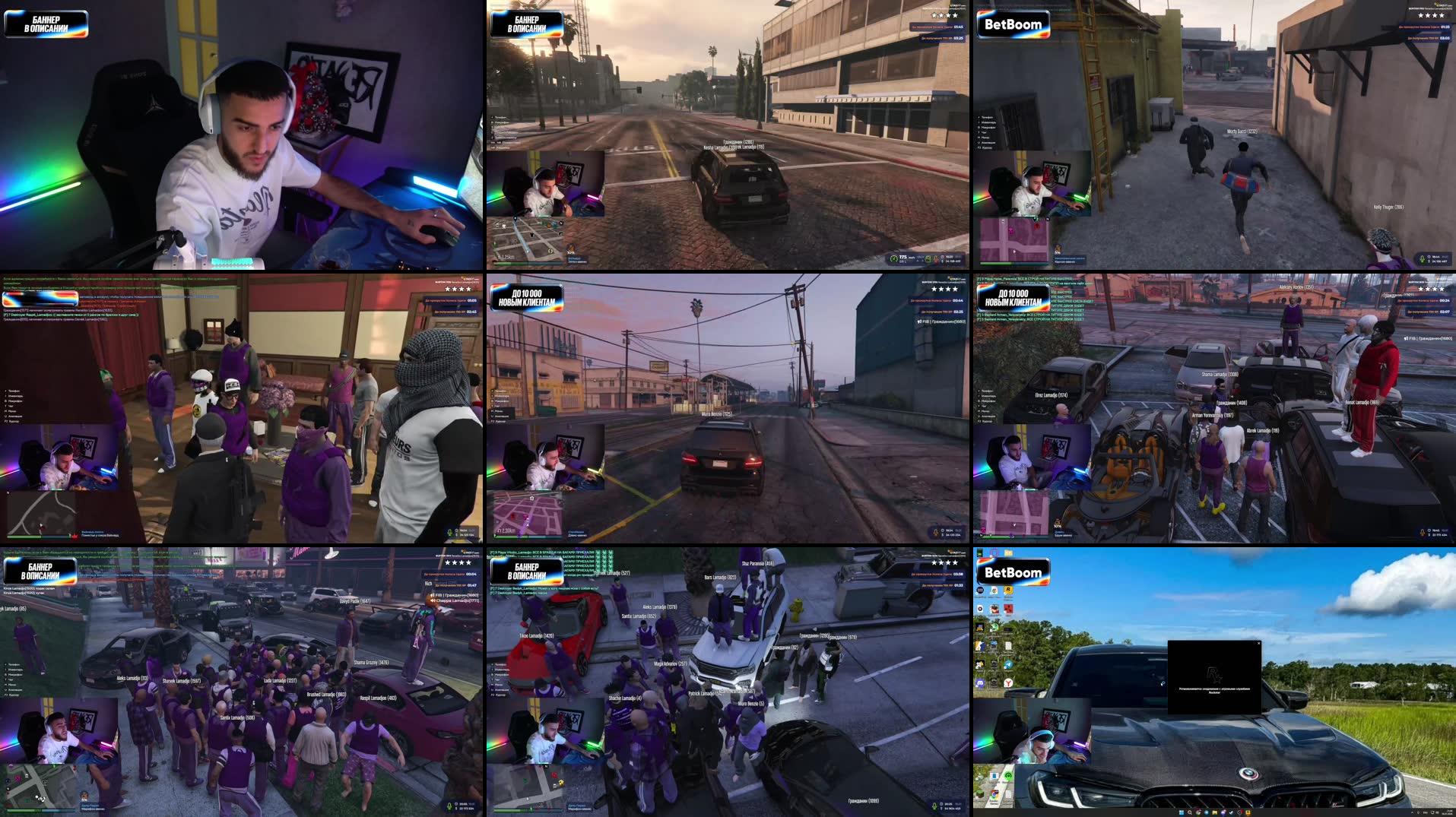The height and width of the screenshot is (817, 1456).
Task: Open File Explorer from the taskbar
Action: [1214, 812]
